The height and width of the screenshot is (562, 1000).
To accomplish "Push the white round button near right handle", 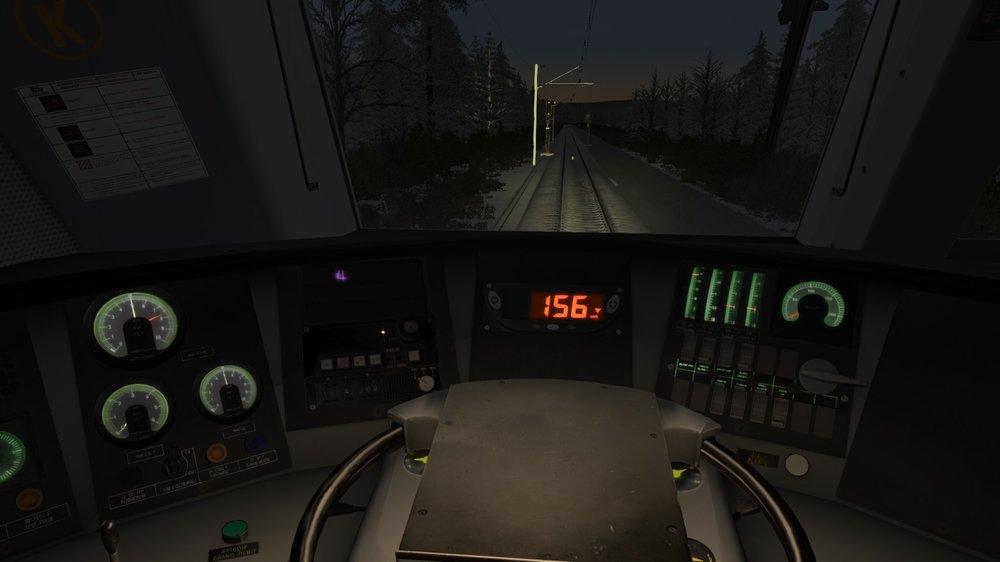I will [x=797, y=464].
